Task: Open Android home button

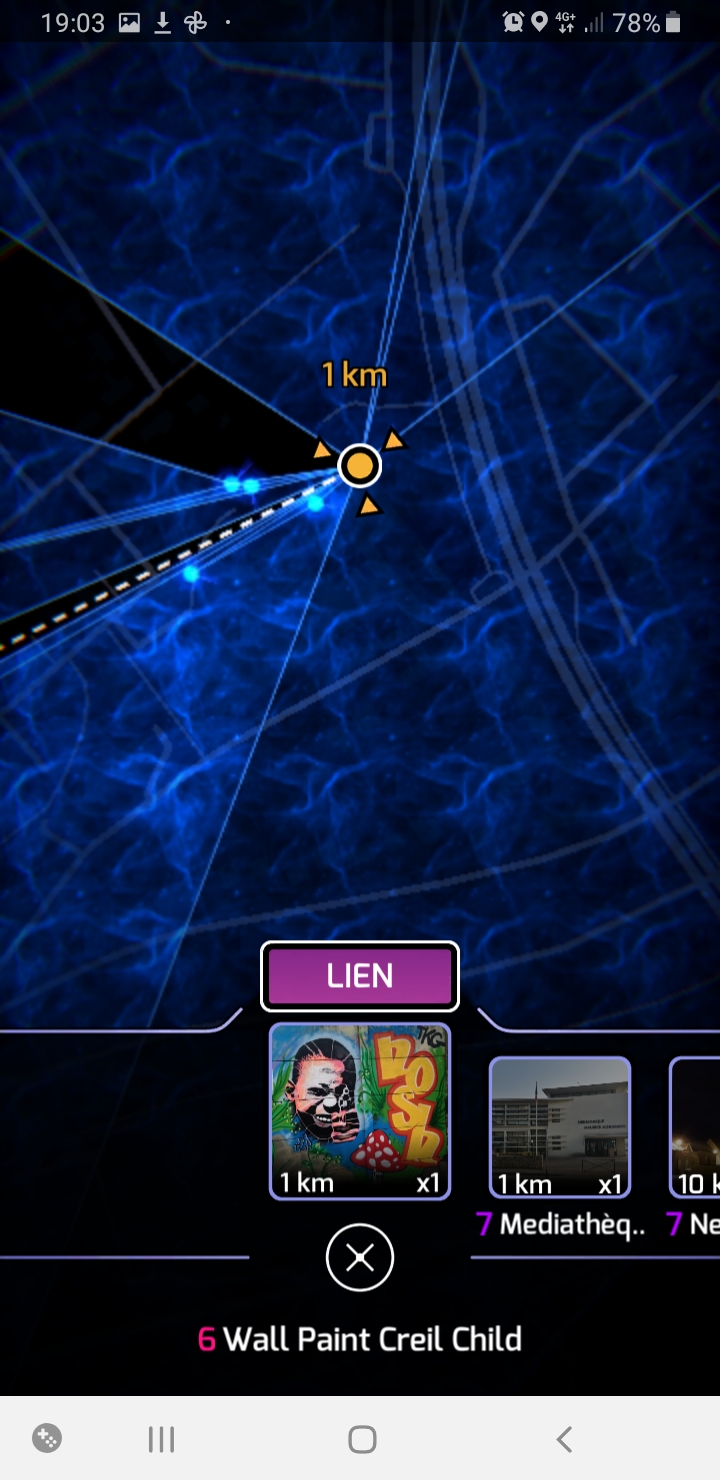Action: pyautogui.click(x=362, y=1439)
